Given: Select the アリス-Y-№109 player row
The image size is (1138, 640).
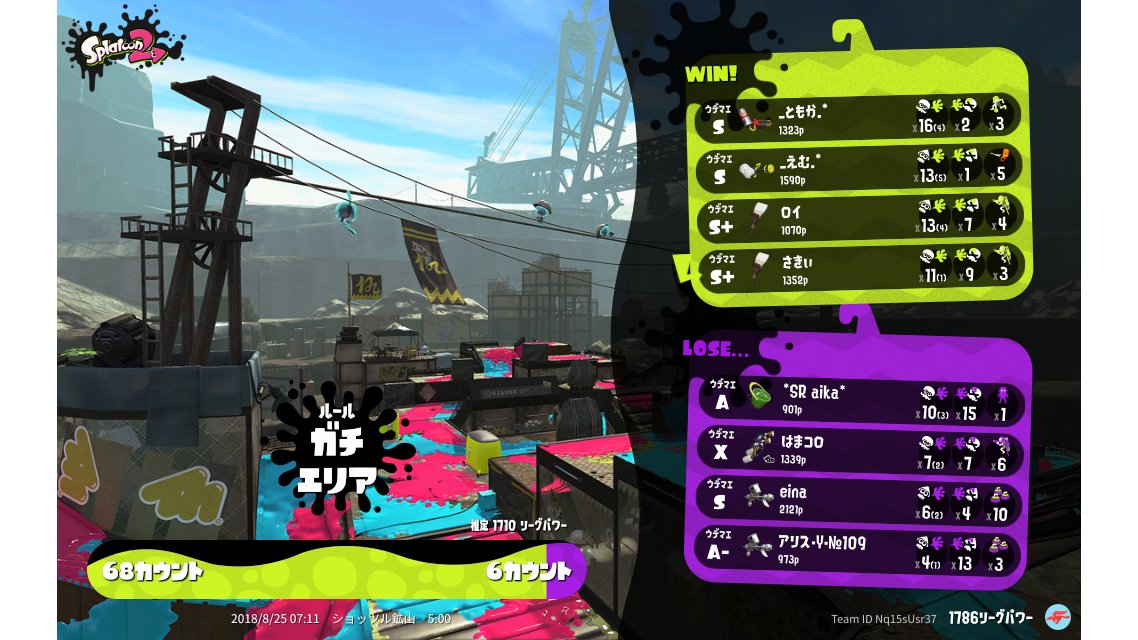Looking at the screenshot, I should tap(858, 551).
